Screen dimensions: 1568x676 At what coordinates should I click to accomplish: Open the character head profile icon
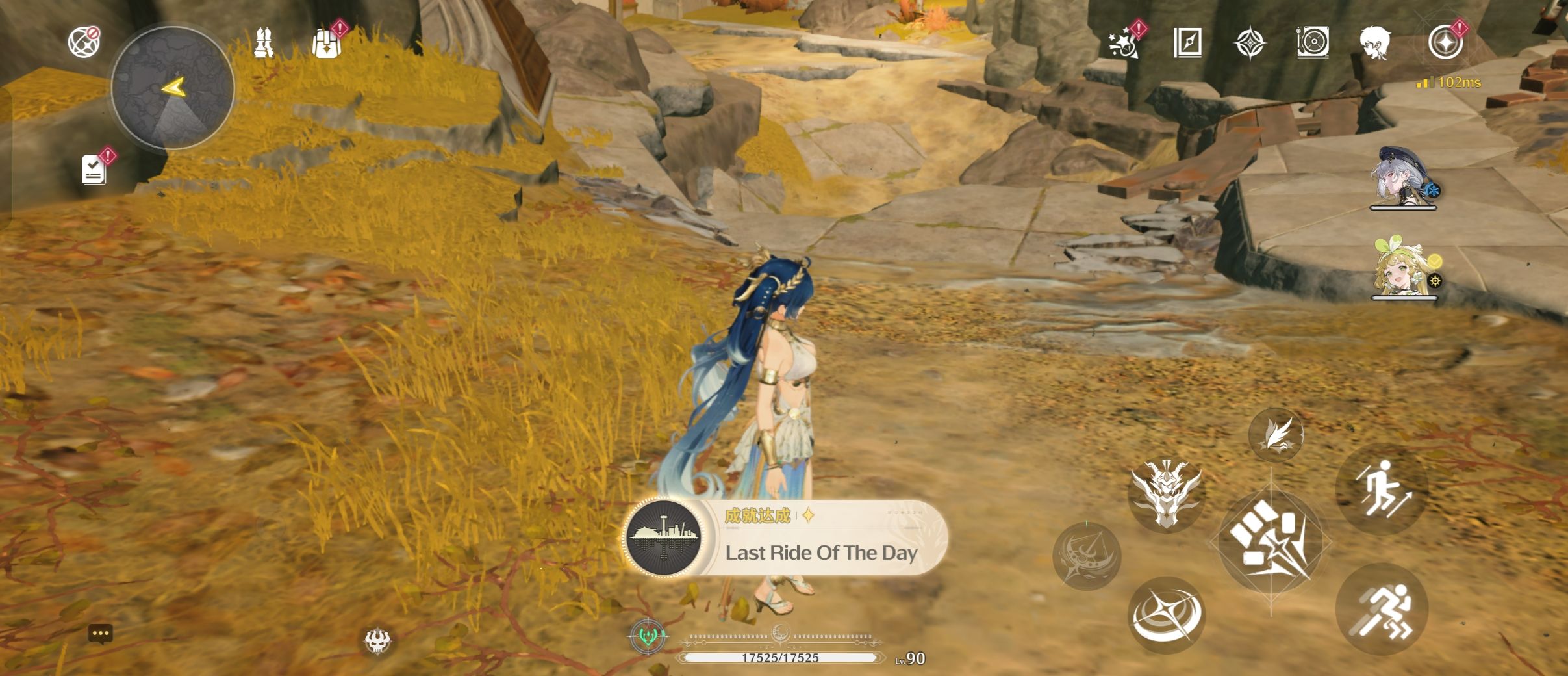[x=1375, y=43]
